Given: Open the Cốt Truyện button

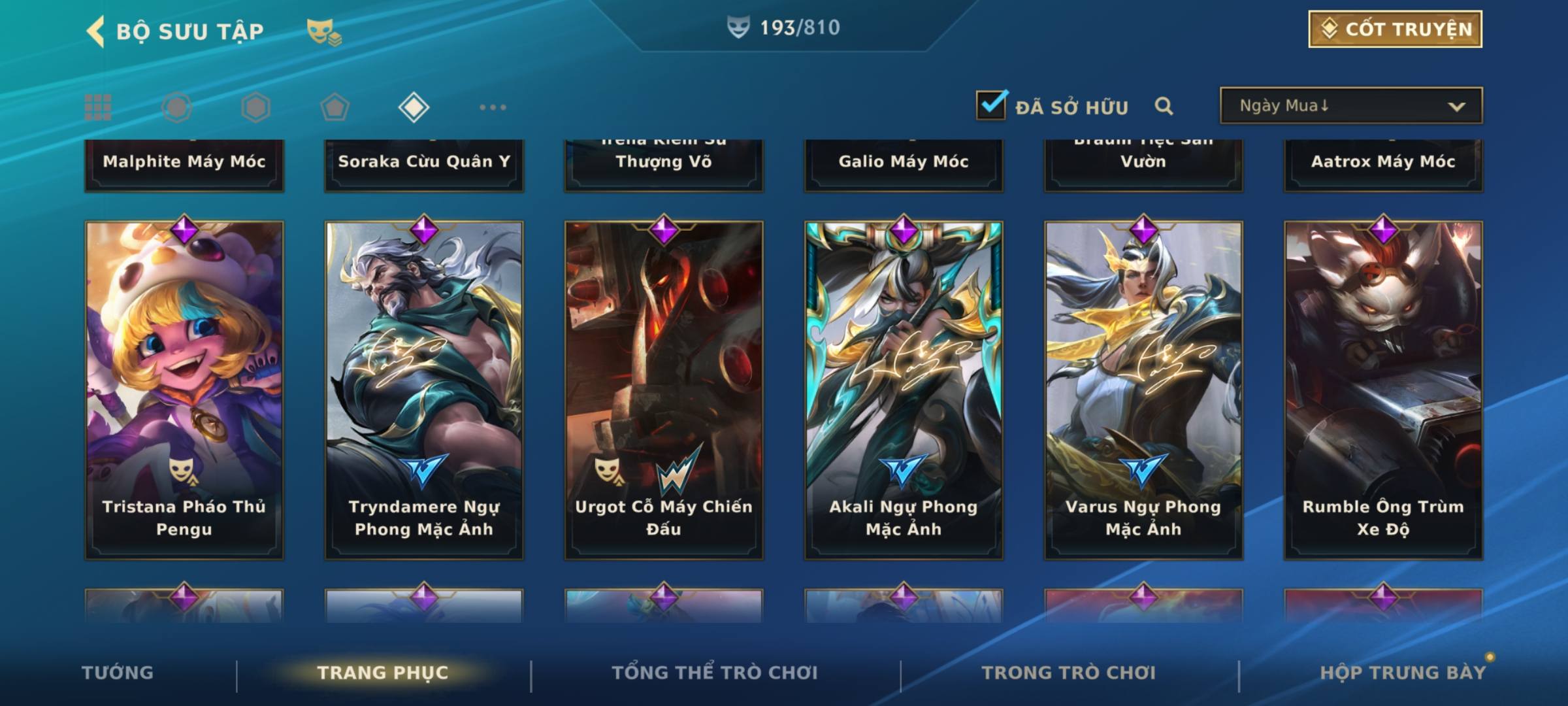Looking at the screenshot, I should [1395, 29].
